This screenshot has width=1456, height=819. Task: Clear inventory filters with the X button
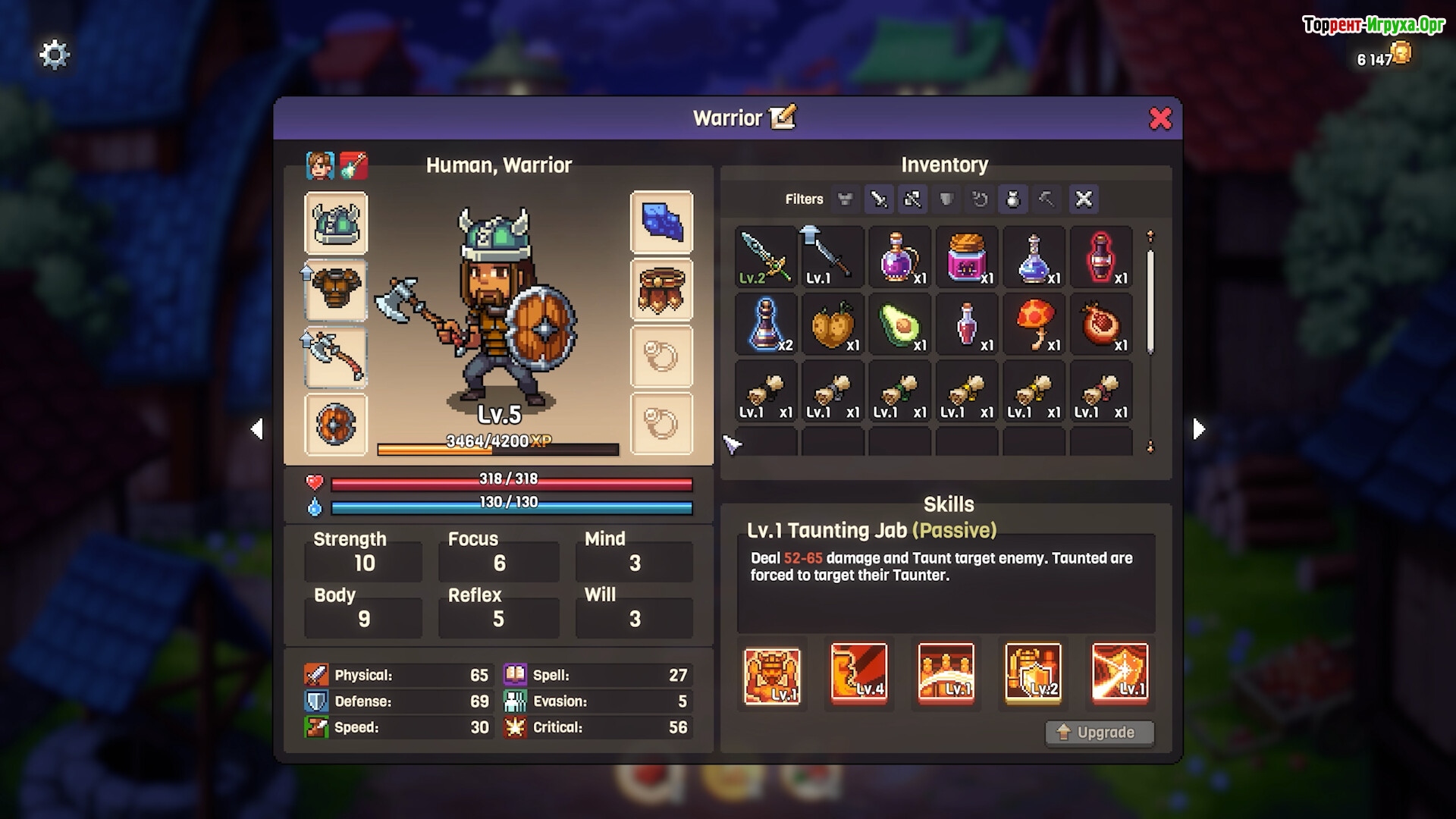coord(1084,199)
